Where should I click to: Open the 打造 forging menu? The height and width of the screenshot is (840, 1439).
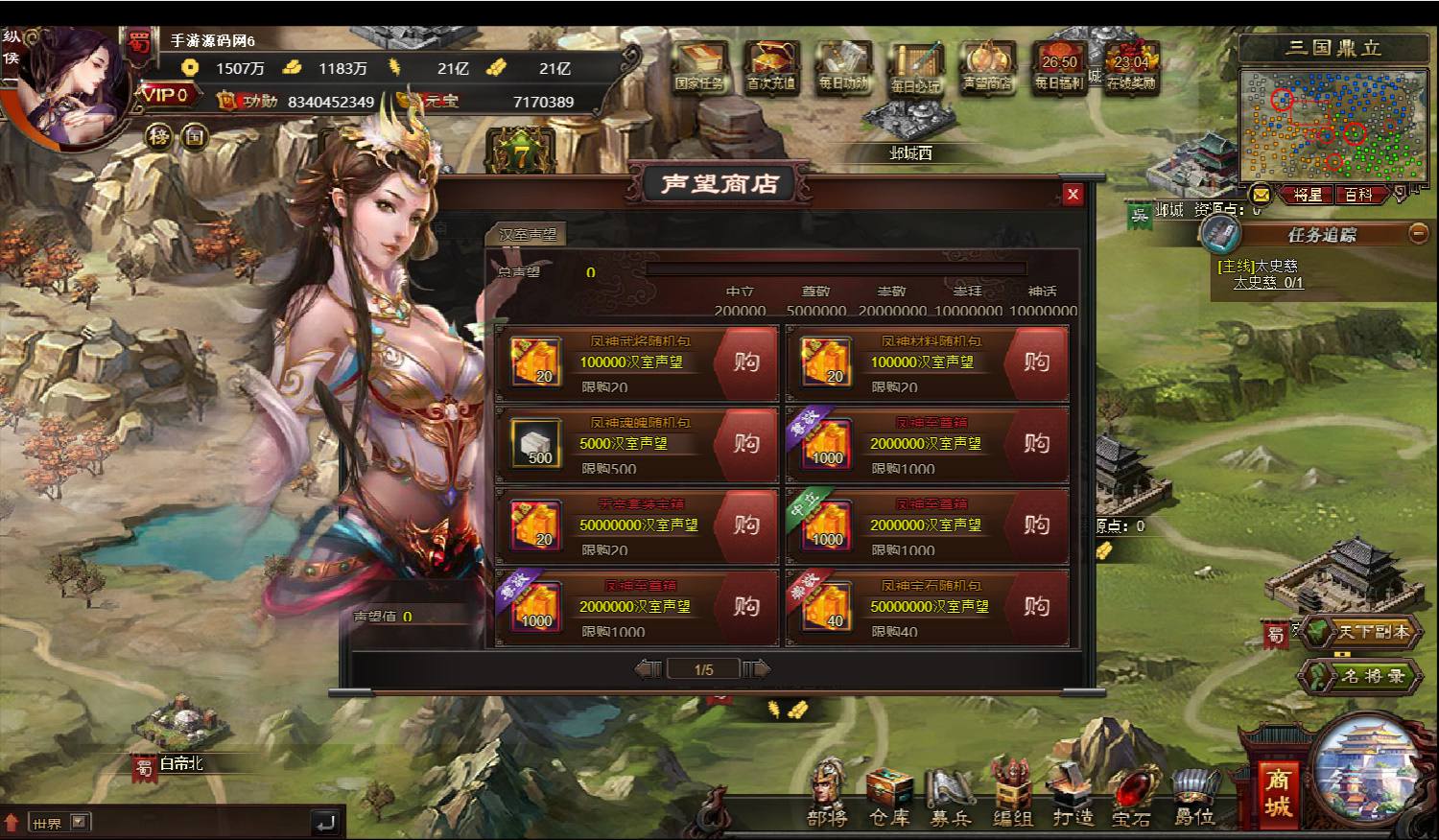(1073, 795)
